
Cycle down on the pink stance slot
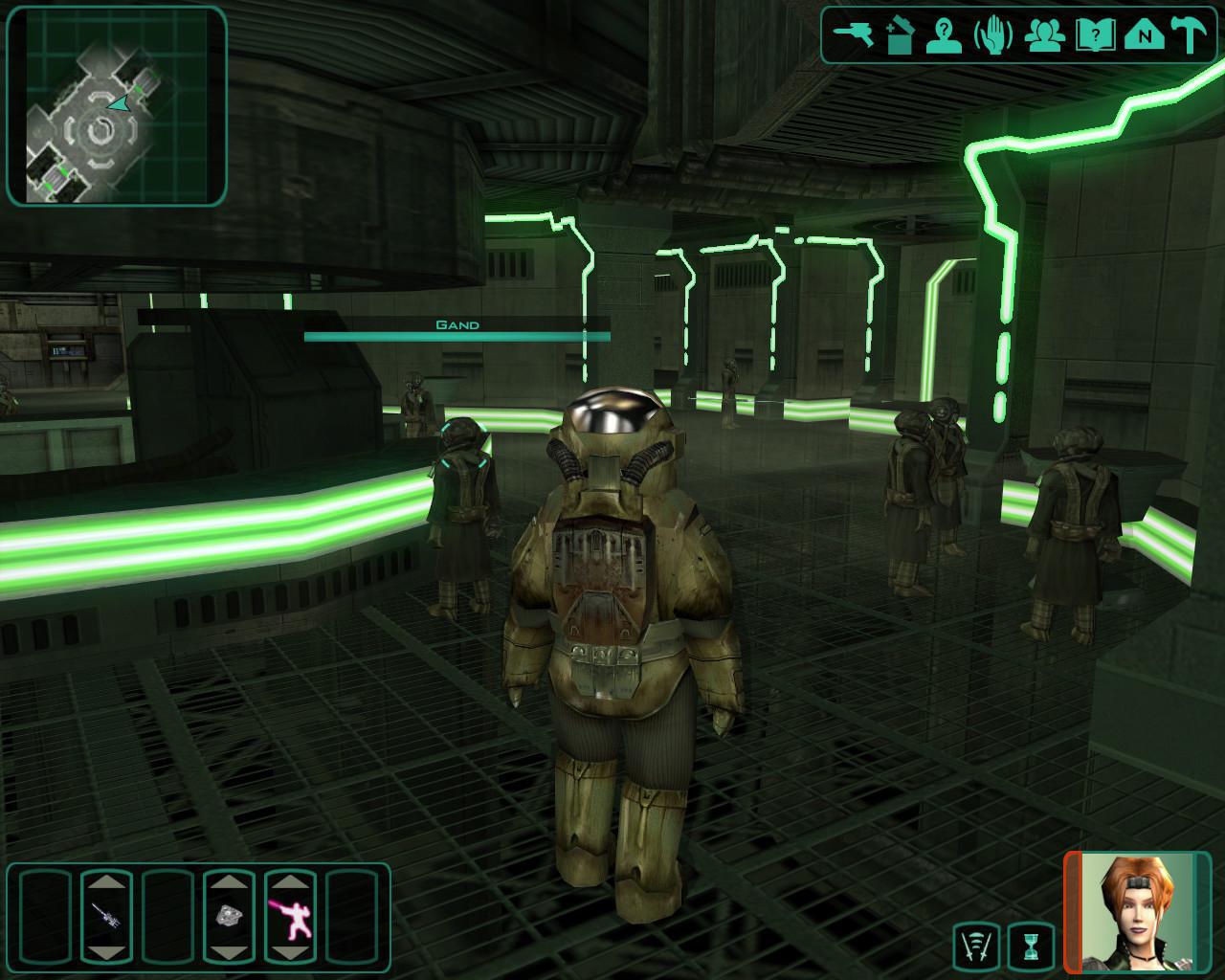pos(290,950)
